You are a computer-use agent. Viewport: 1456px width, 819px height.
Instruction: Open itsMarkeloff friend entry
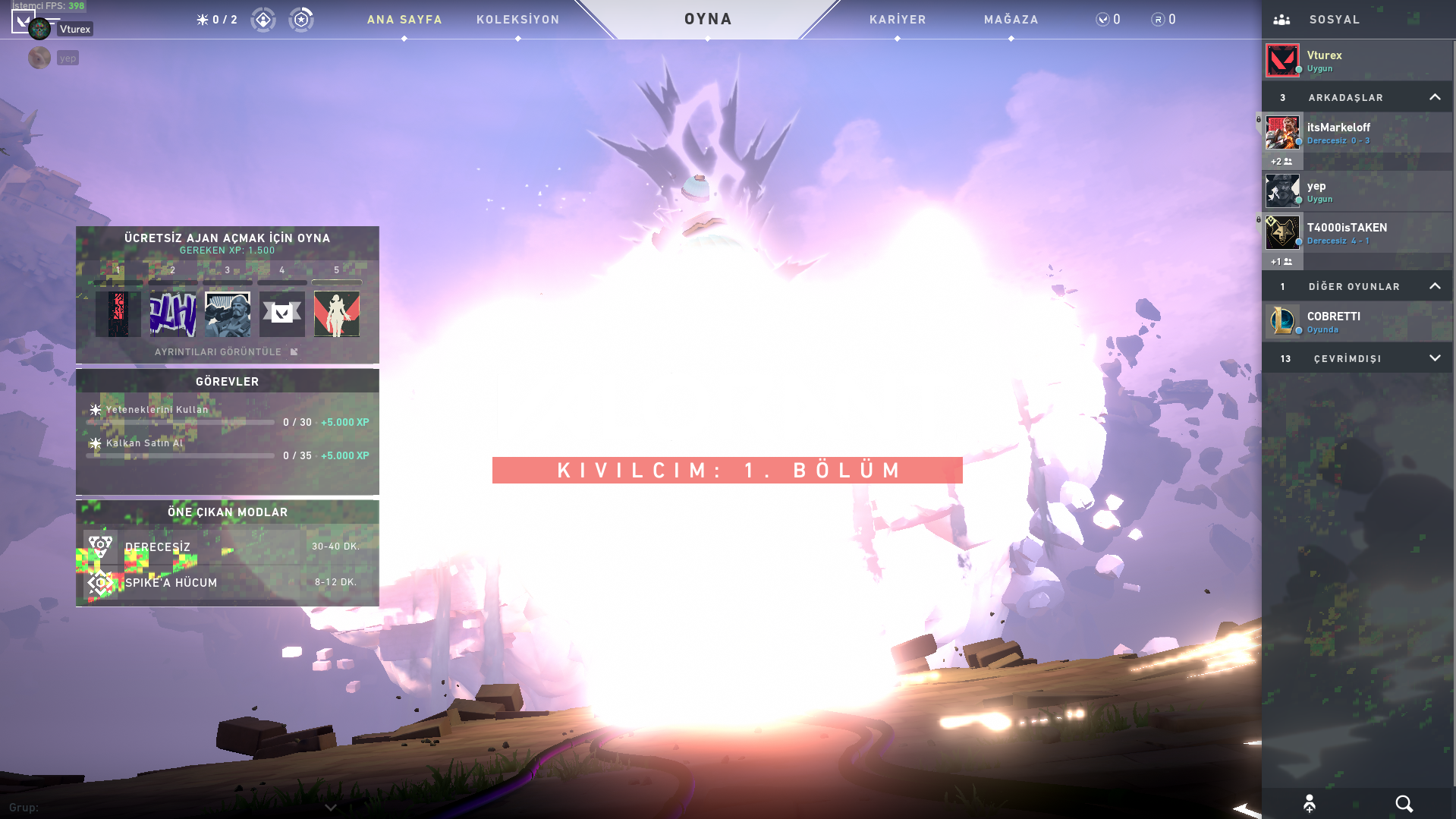(1357, 133)
